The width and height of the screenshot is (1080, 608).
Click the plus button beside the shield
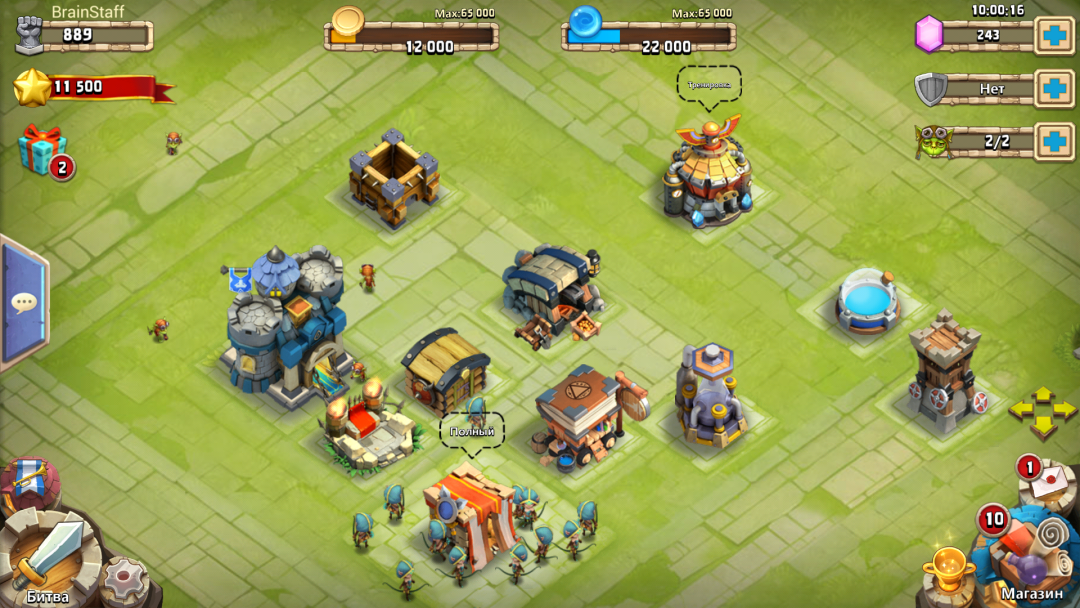click(1054, 88)
